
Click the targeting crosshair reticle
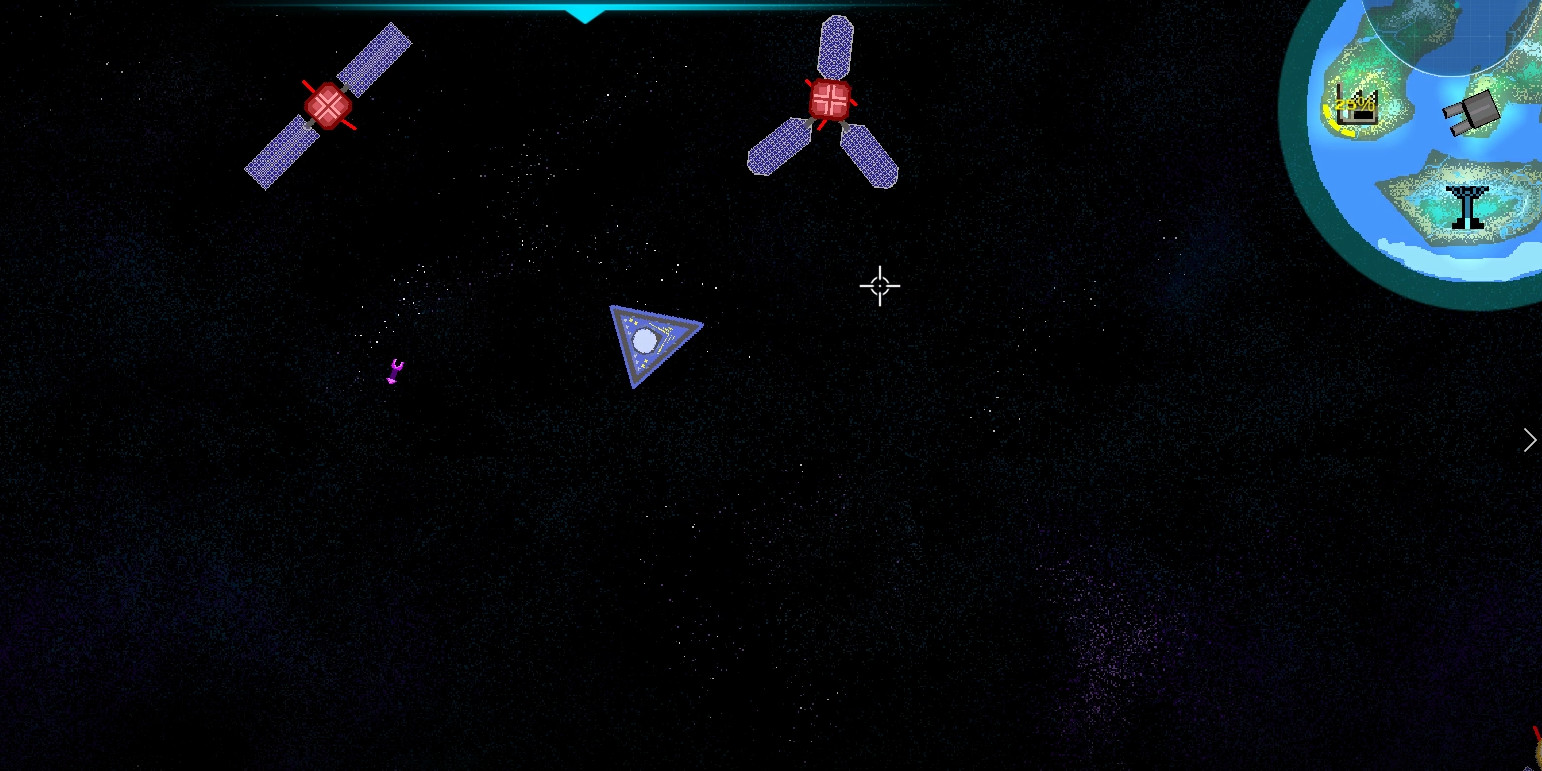coord(879,287)
